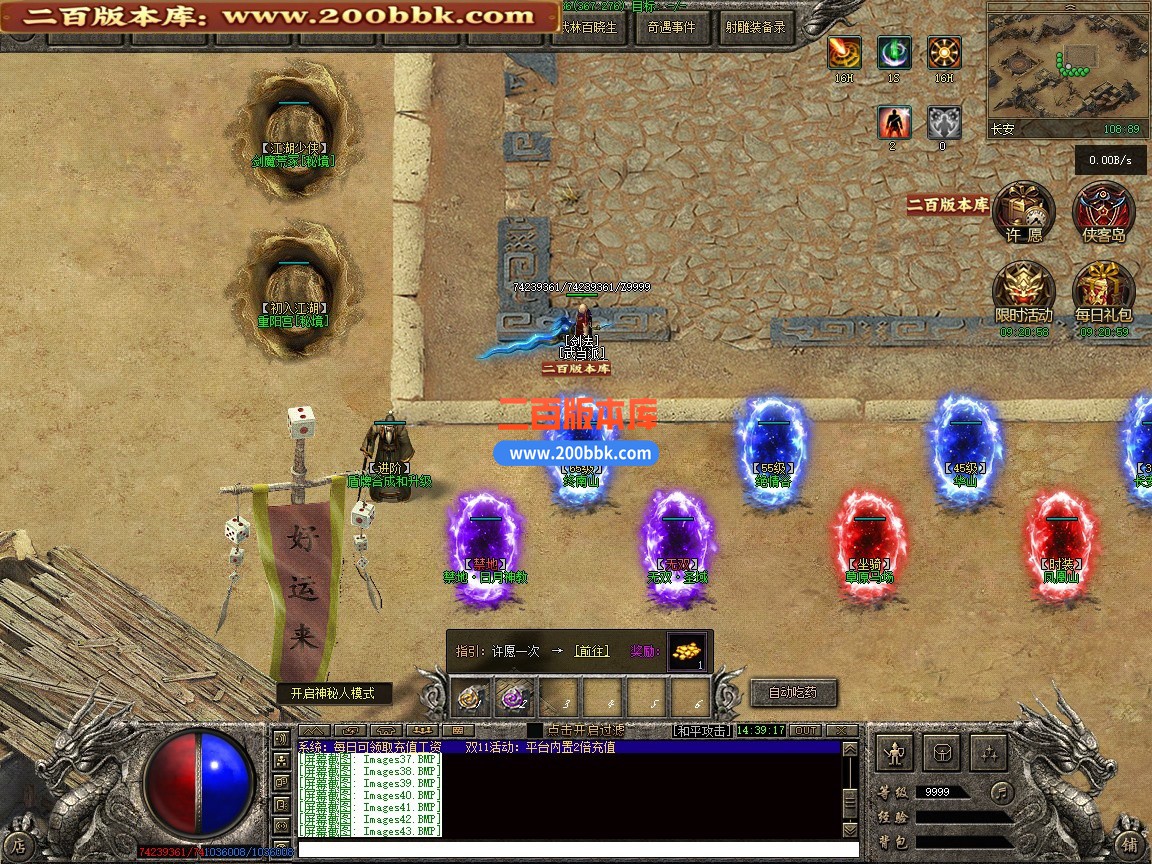Viewport: 1152px width, 864px height.
Task: Switch the 和平攻击 attack mode
Action: 702,731
